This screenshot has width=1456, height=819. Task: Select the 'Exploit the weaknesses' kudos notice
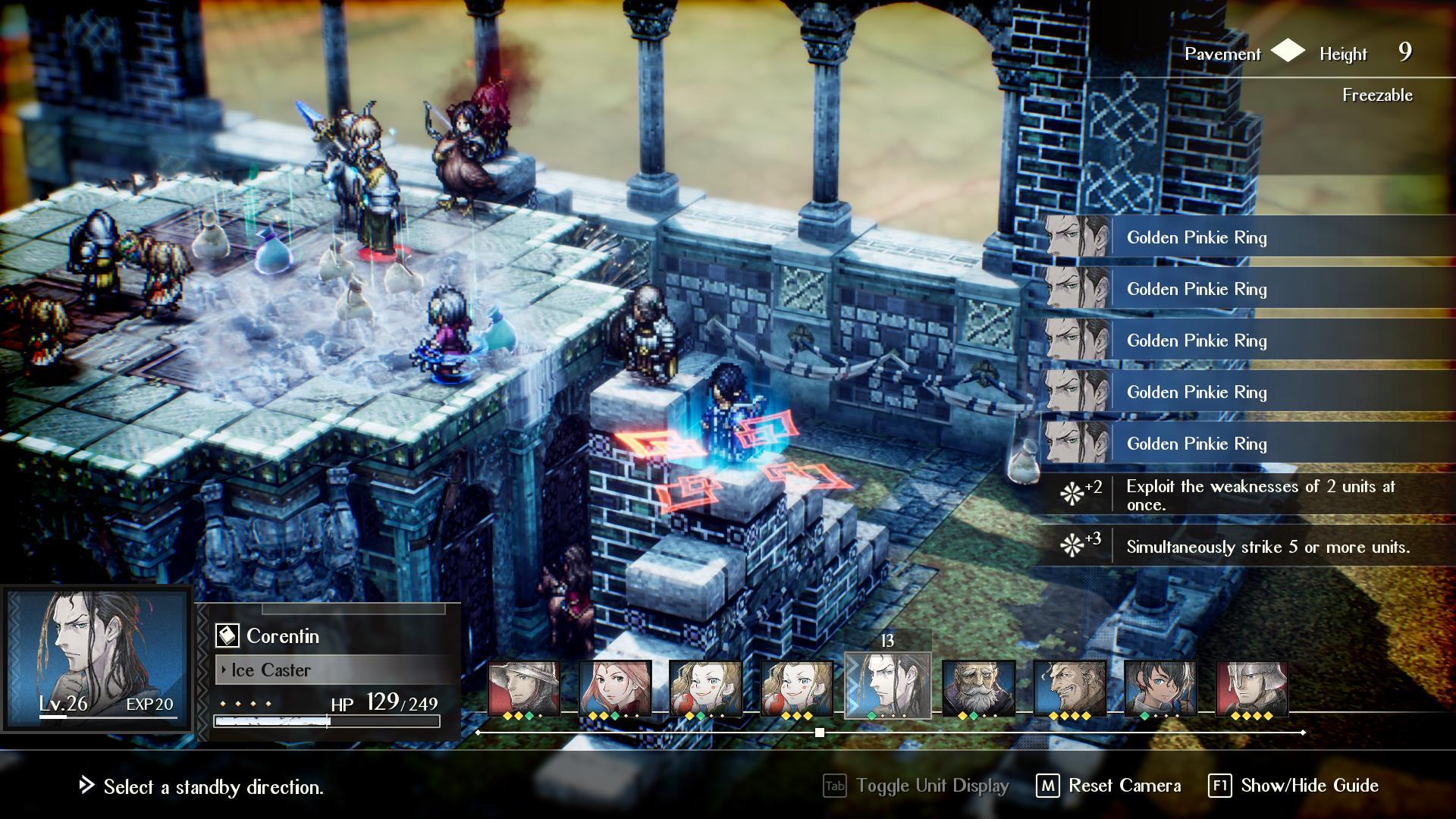click(x=1260, y=495)
